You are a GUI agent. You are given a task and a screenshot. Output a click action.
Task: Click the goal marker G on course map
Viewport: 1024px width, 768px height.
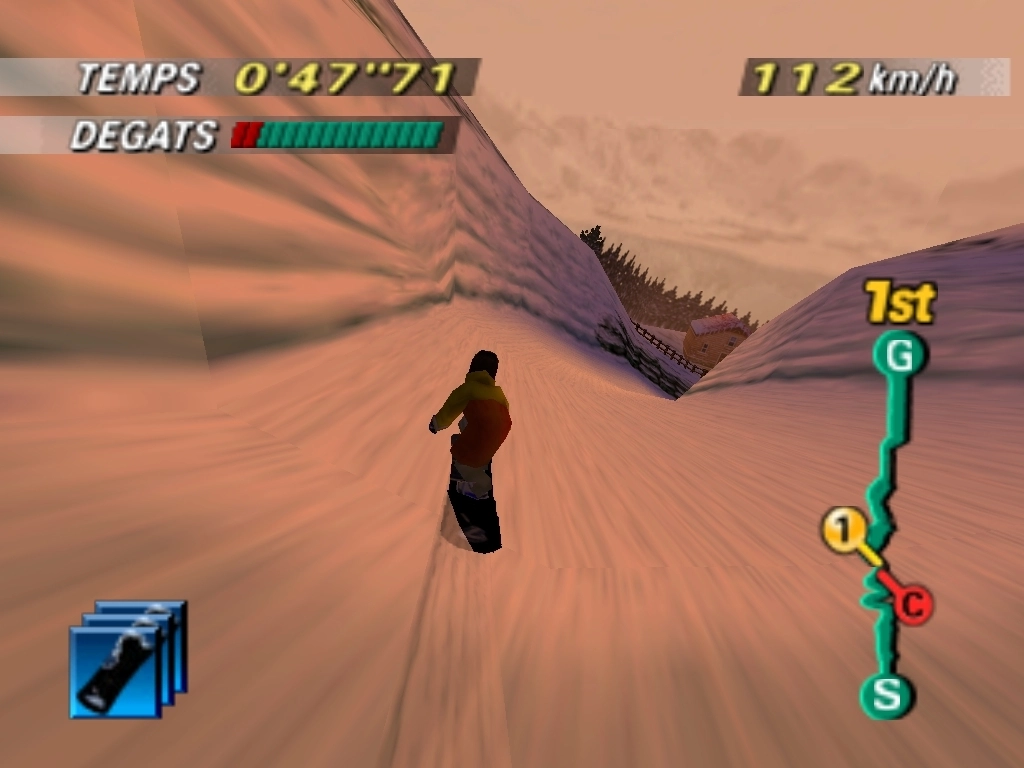pos(899,356)
